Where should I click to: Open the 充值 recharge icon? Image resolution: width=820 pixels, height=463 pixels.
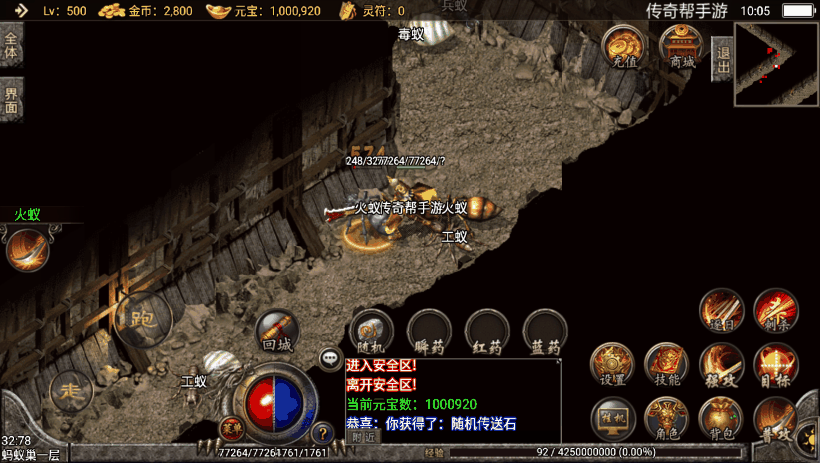point(623,46)
